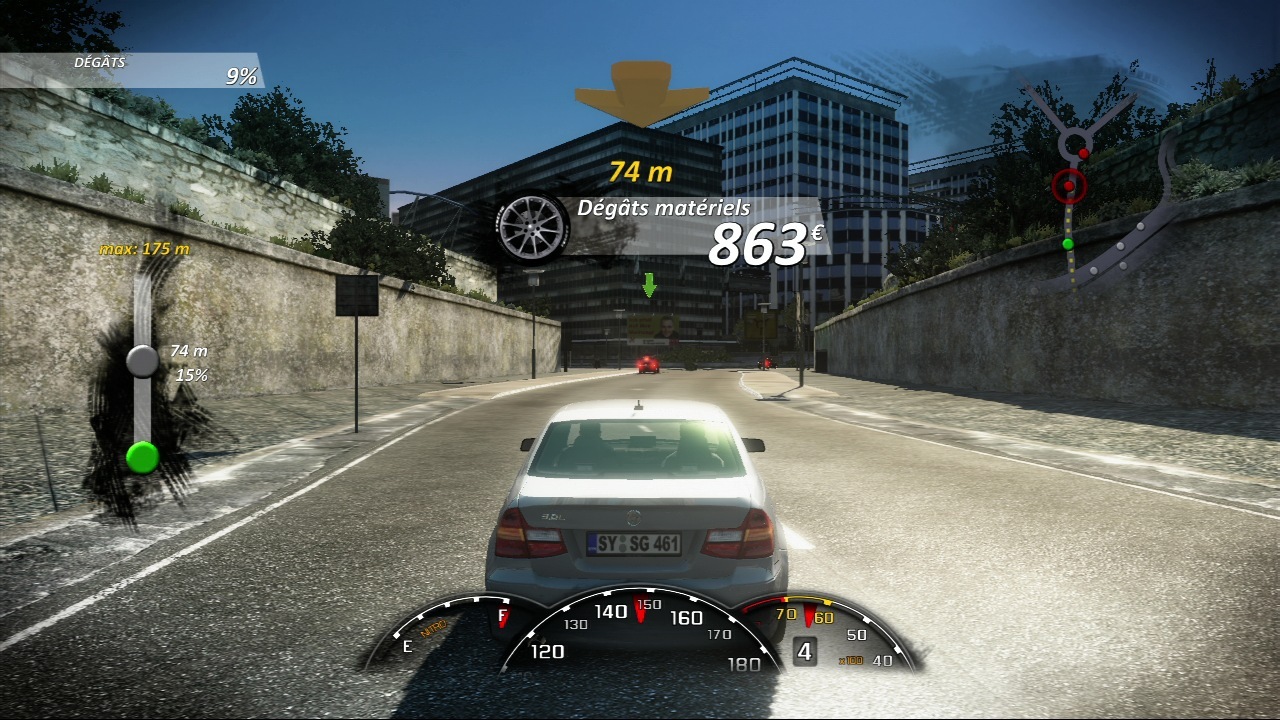
Task: Select the red circled target marker on minimap
Action: 1069,185
